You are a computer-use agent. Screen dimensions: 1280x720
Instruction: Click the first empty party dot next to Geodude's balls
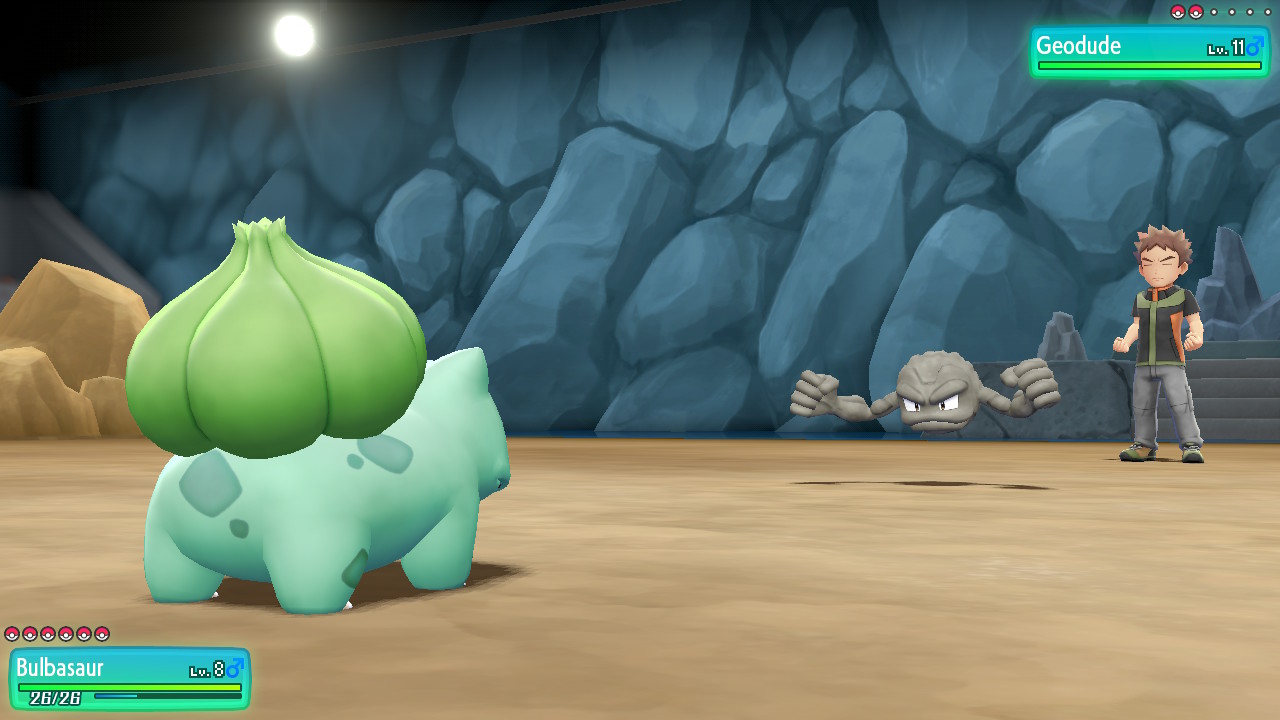point(1214,12)
